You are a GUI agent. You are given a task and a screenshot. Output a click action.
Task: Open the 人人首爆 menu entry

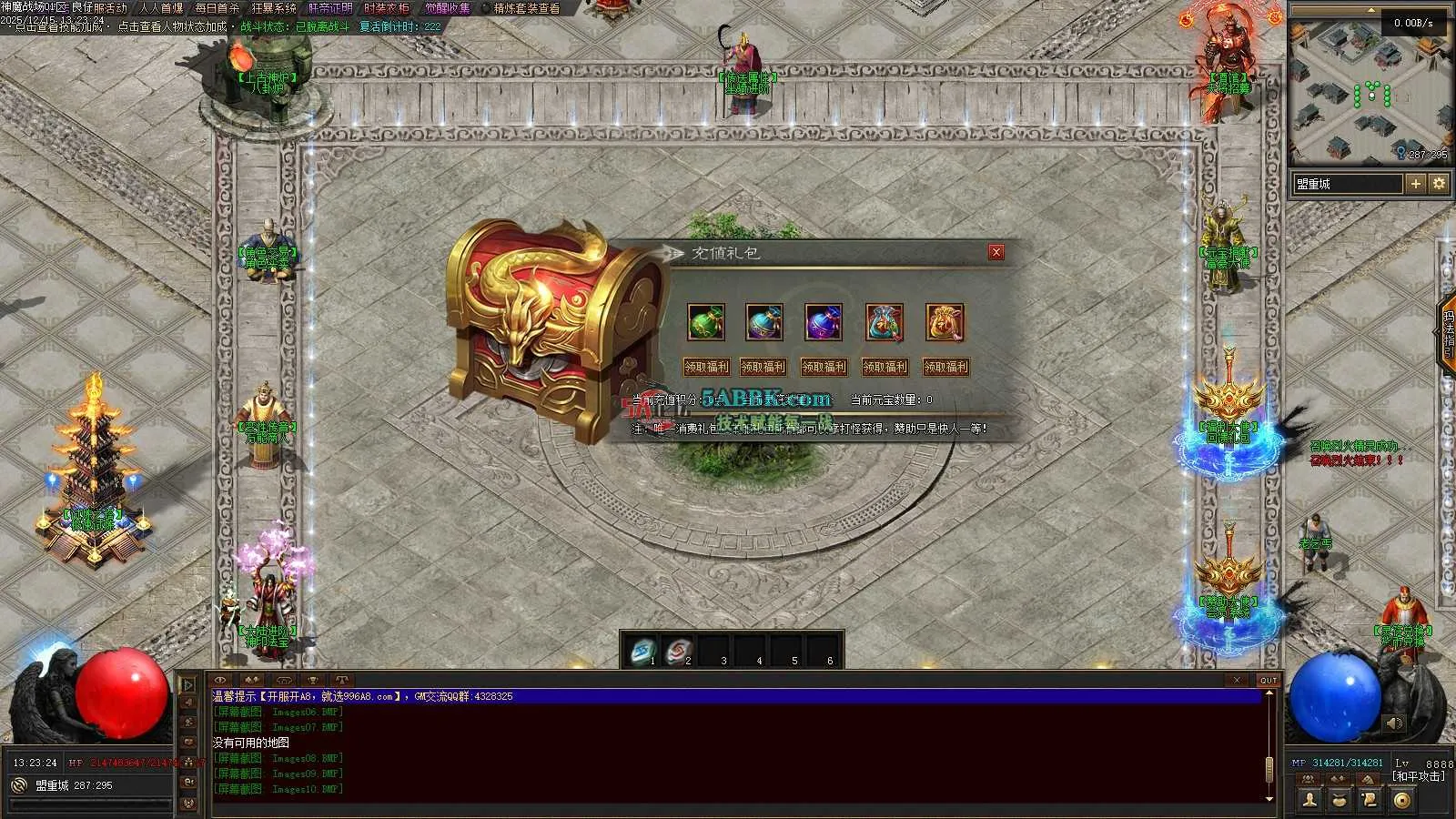(161, 8)
